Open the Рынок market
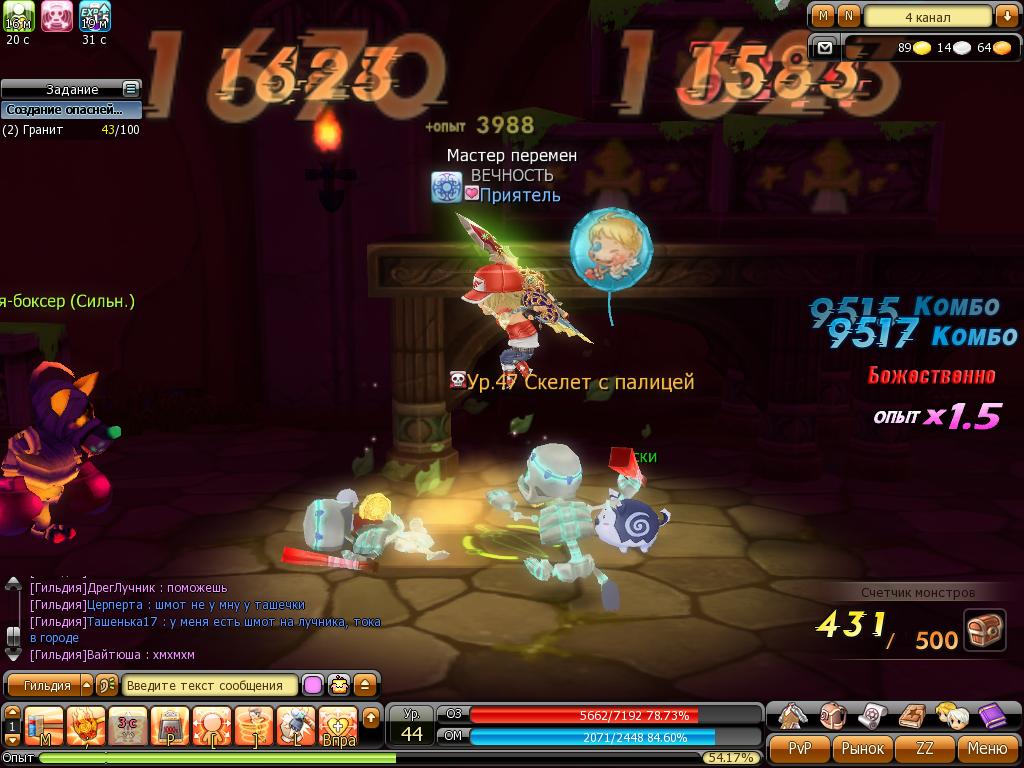The height and width of the screenshot is (768, 1024). point(862,748)
